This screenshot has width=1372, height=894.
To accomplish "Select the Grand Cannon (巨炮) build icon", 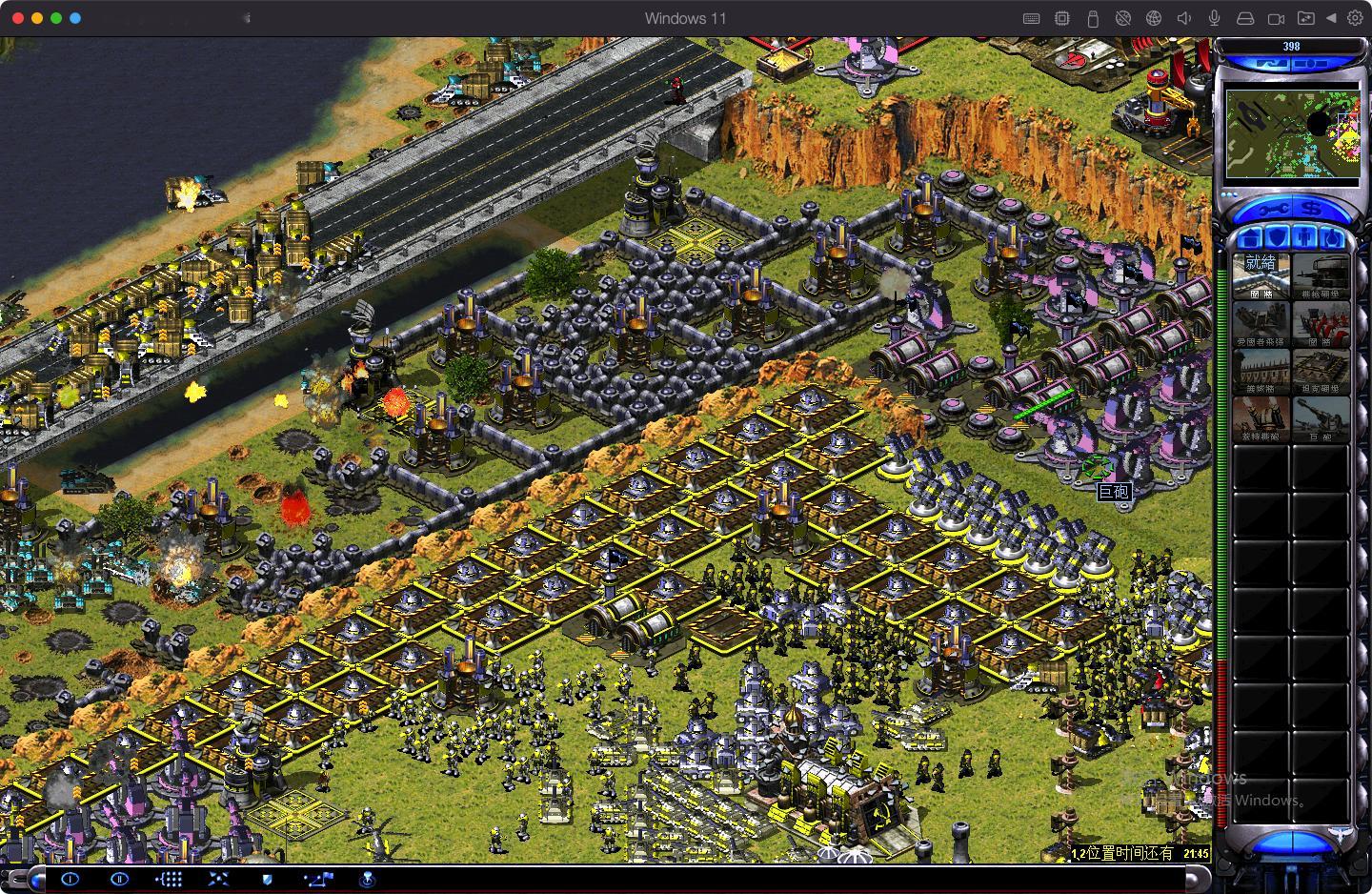I will (1321, 417).
